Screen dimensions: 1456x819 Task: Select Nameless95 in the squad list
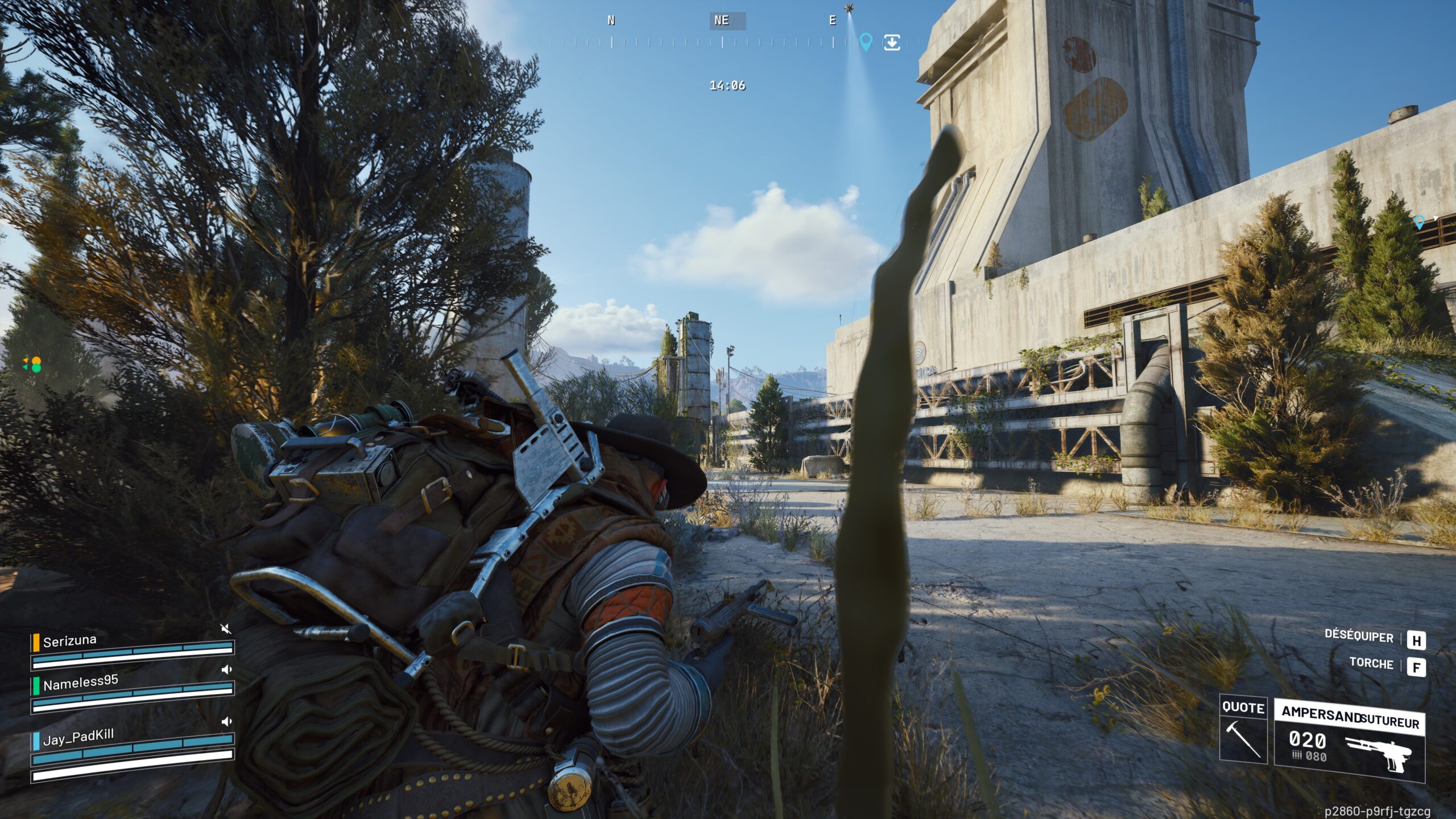(81, 682)
